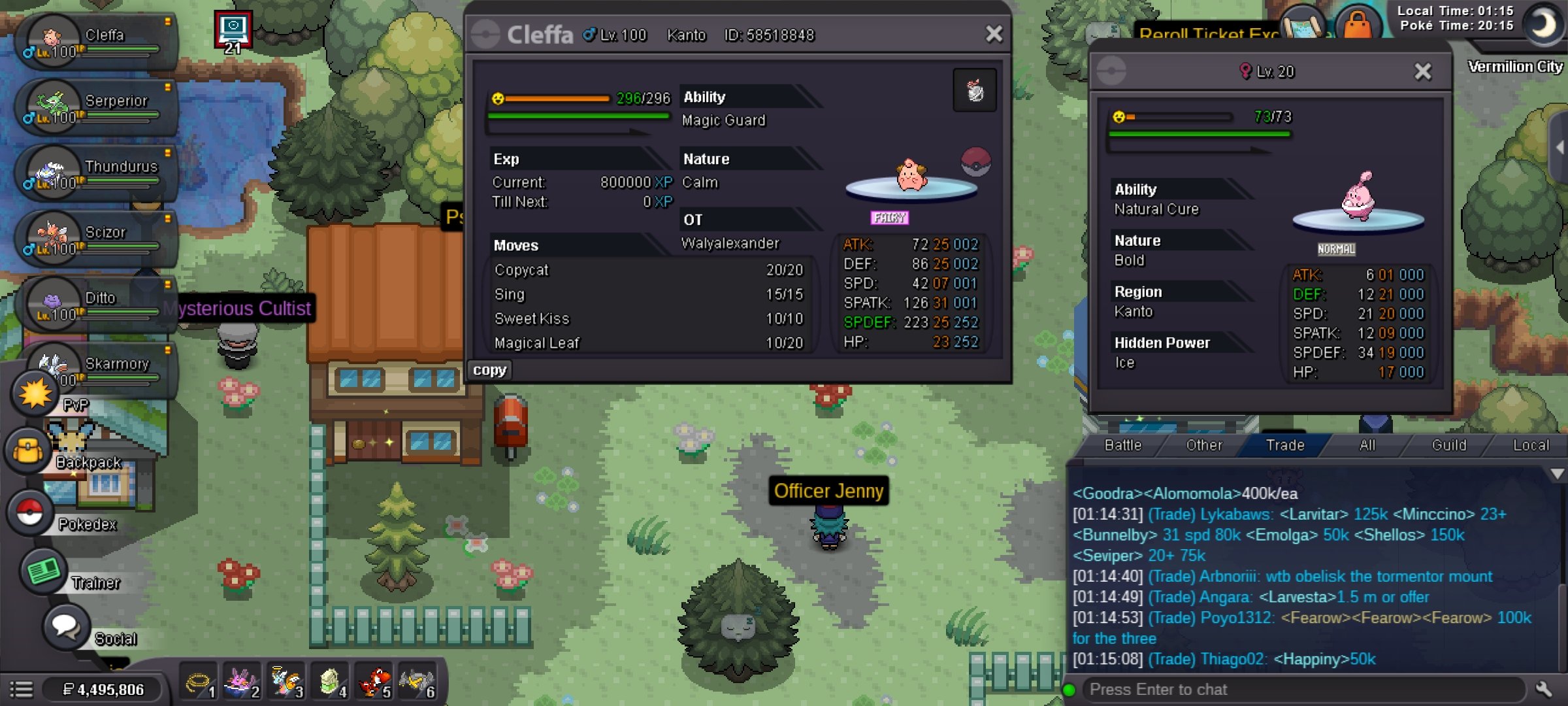The height and width of the screenshot is (706, 1568).
Task: Show the All chat tab
Action: click(1367, 445)
